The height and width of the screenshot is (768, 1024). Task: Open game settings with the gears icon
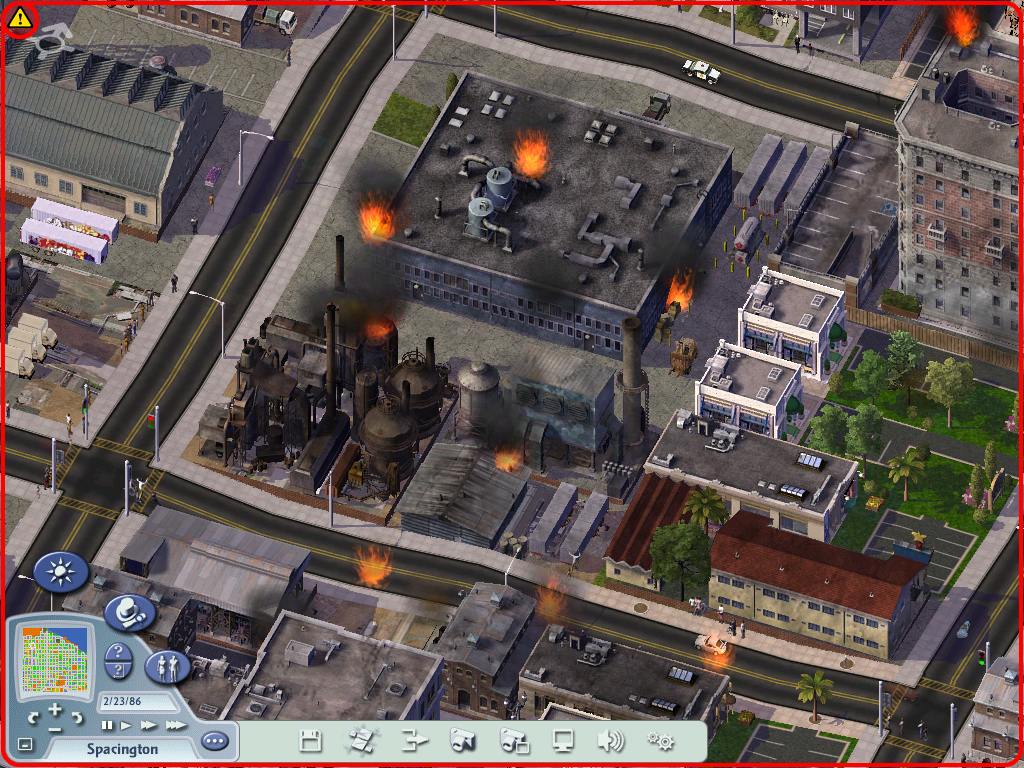(660, 741)
